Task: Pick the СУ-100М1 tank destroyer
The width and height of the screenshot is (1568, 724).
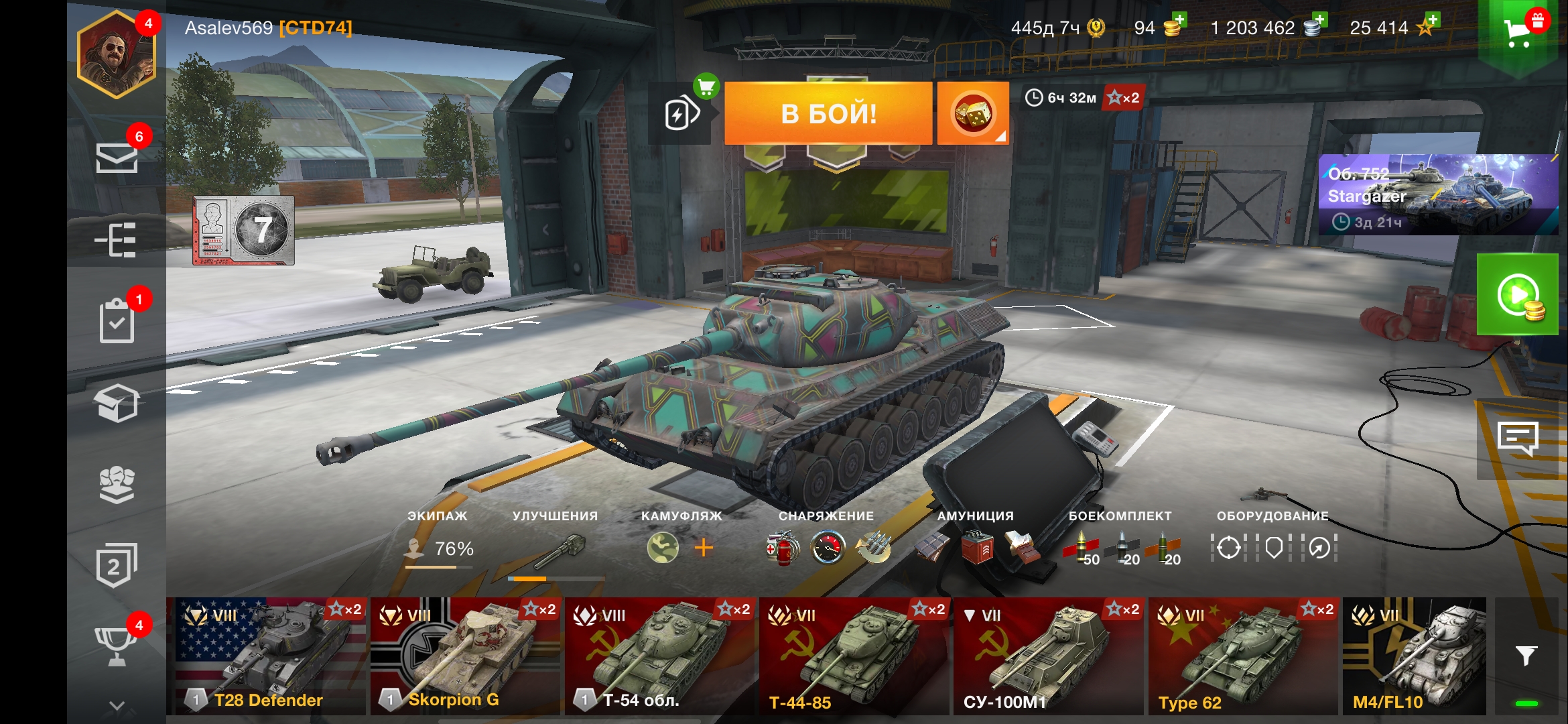Action: click(x=1049, y=656)
